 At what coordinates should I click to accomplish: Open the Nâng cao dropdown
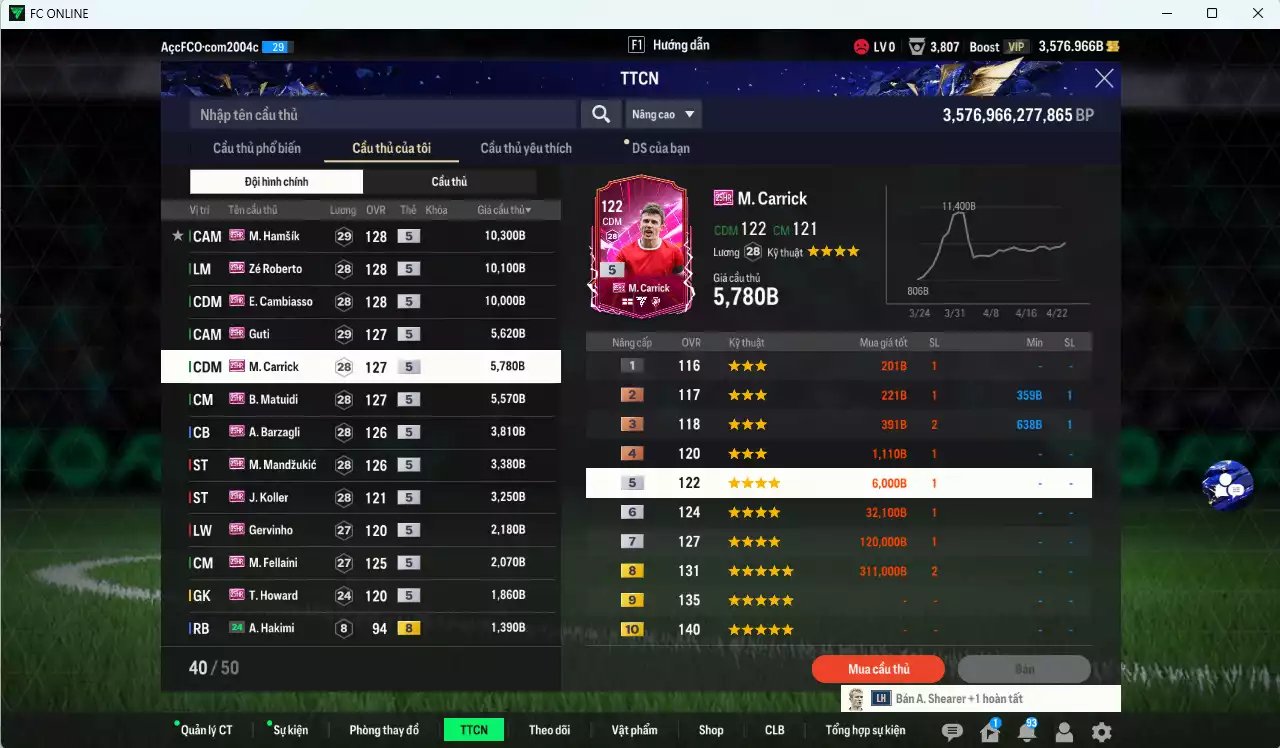[x=663, y=115]
